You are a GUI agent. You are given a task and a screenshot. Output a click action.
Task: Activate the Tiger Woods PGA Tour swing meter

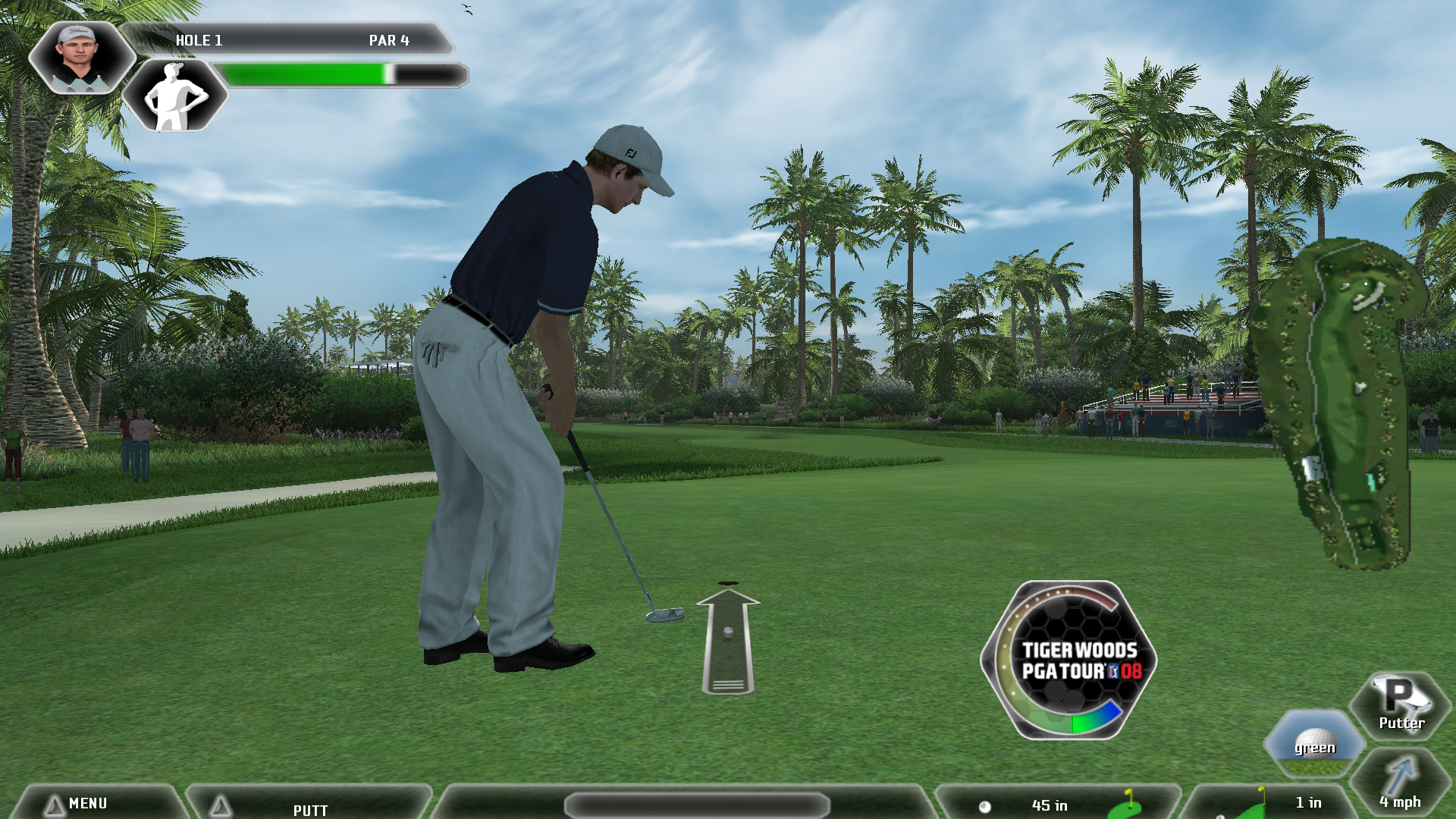(x=1069, y=661)
